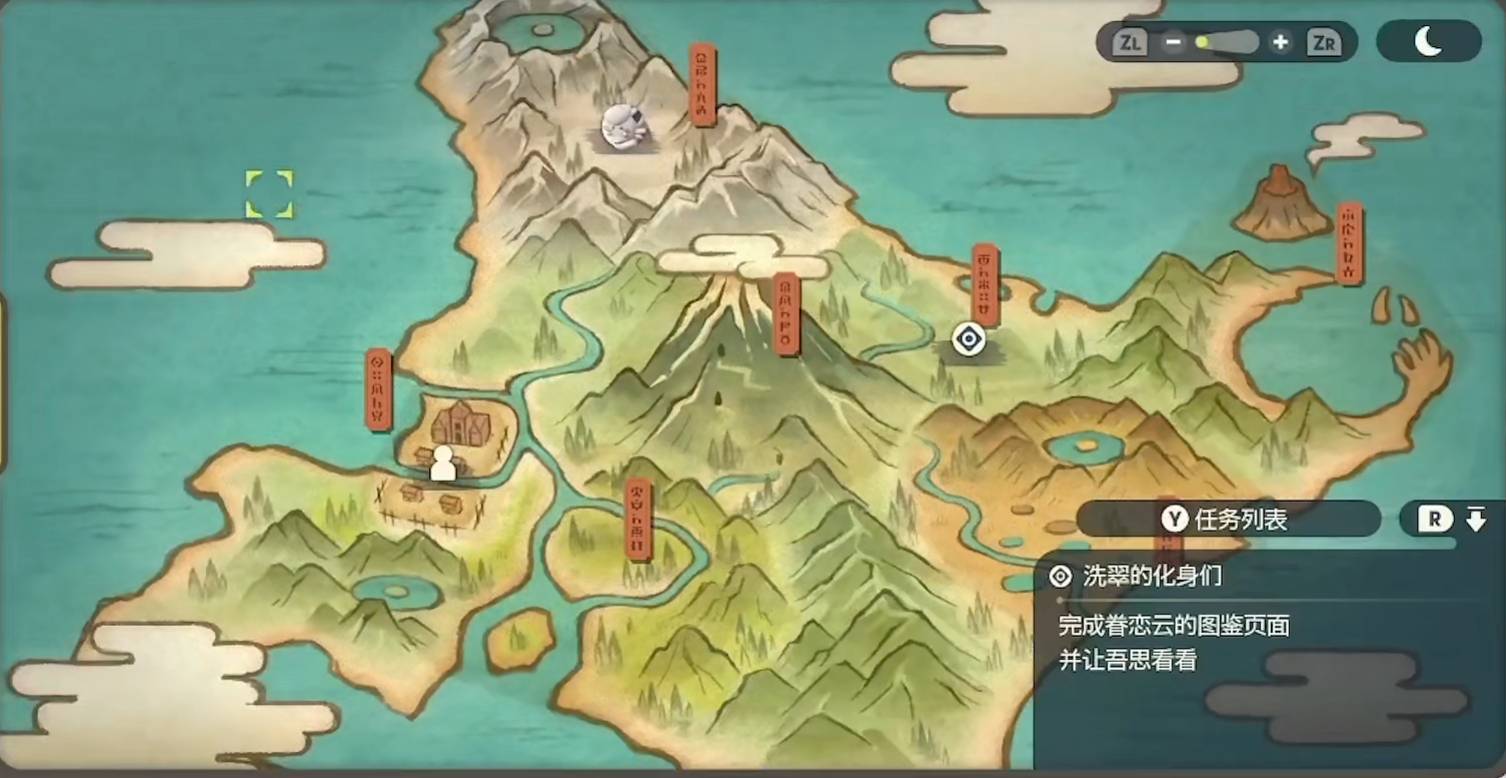Screen dimensions: 1506x778
Task: Click plus to zoom the map in
Action: (x=1281, y=42)
